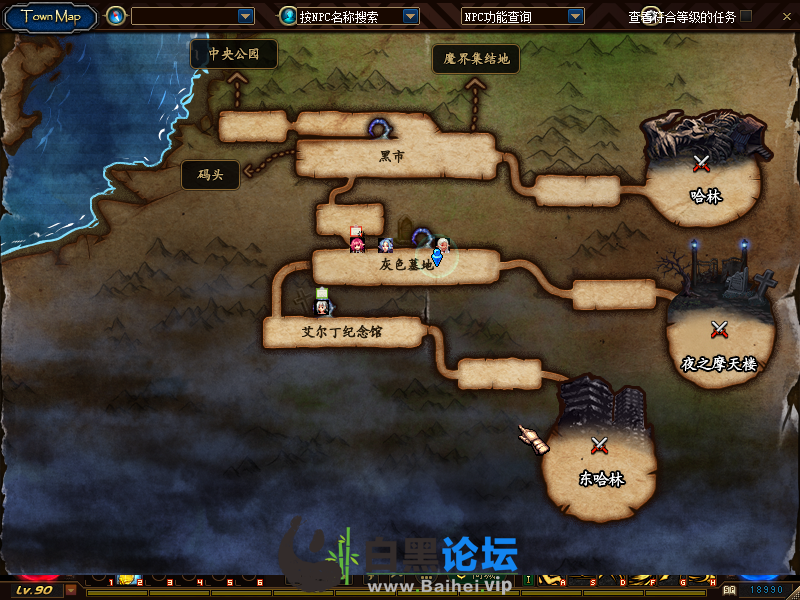Click the small arrow button beside Lv.90

[x=71, y=590]
